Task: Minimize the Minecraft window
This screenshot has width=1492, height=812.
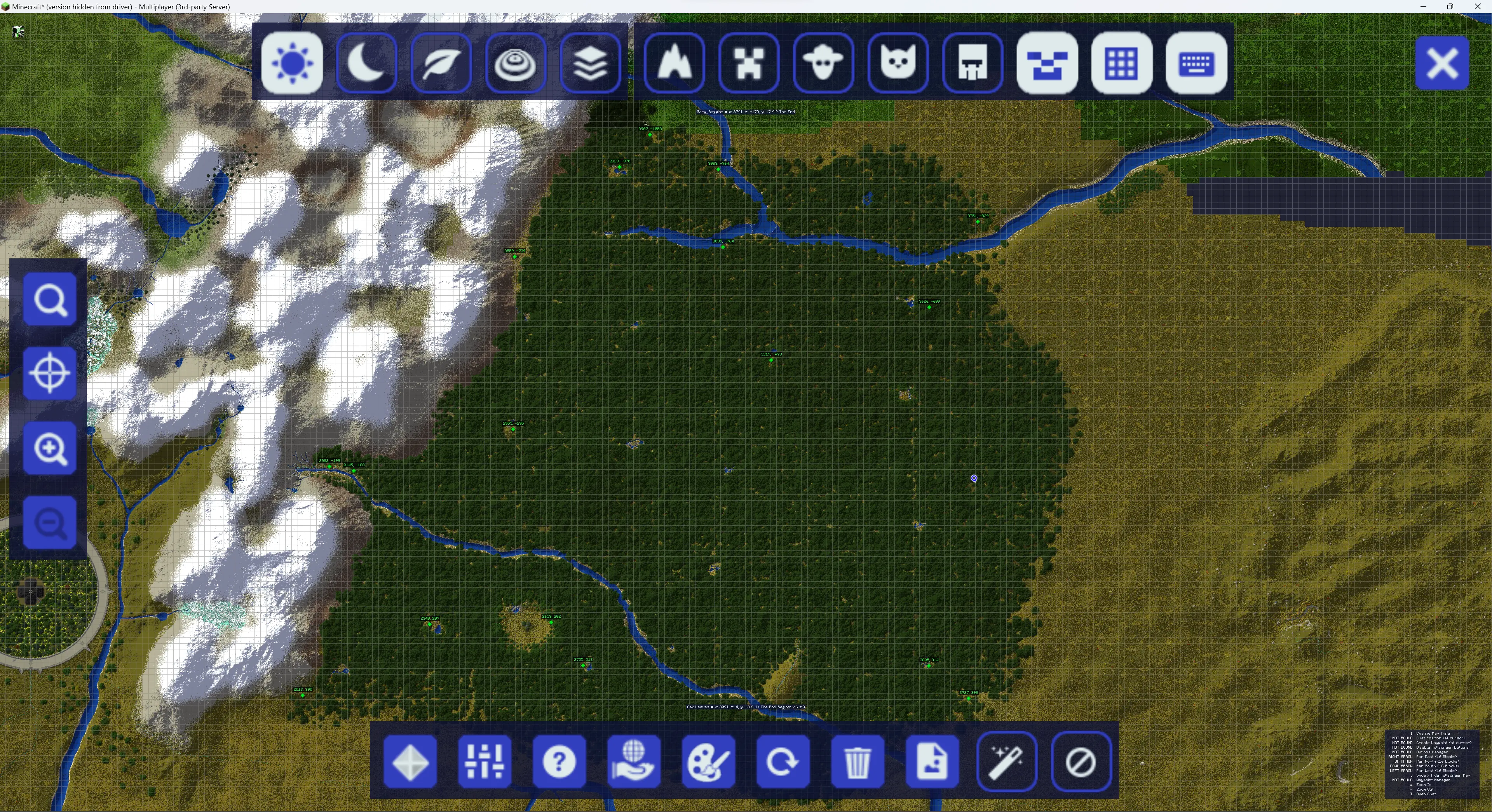Action: click(x=1423, y=6)
